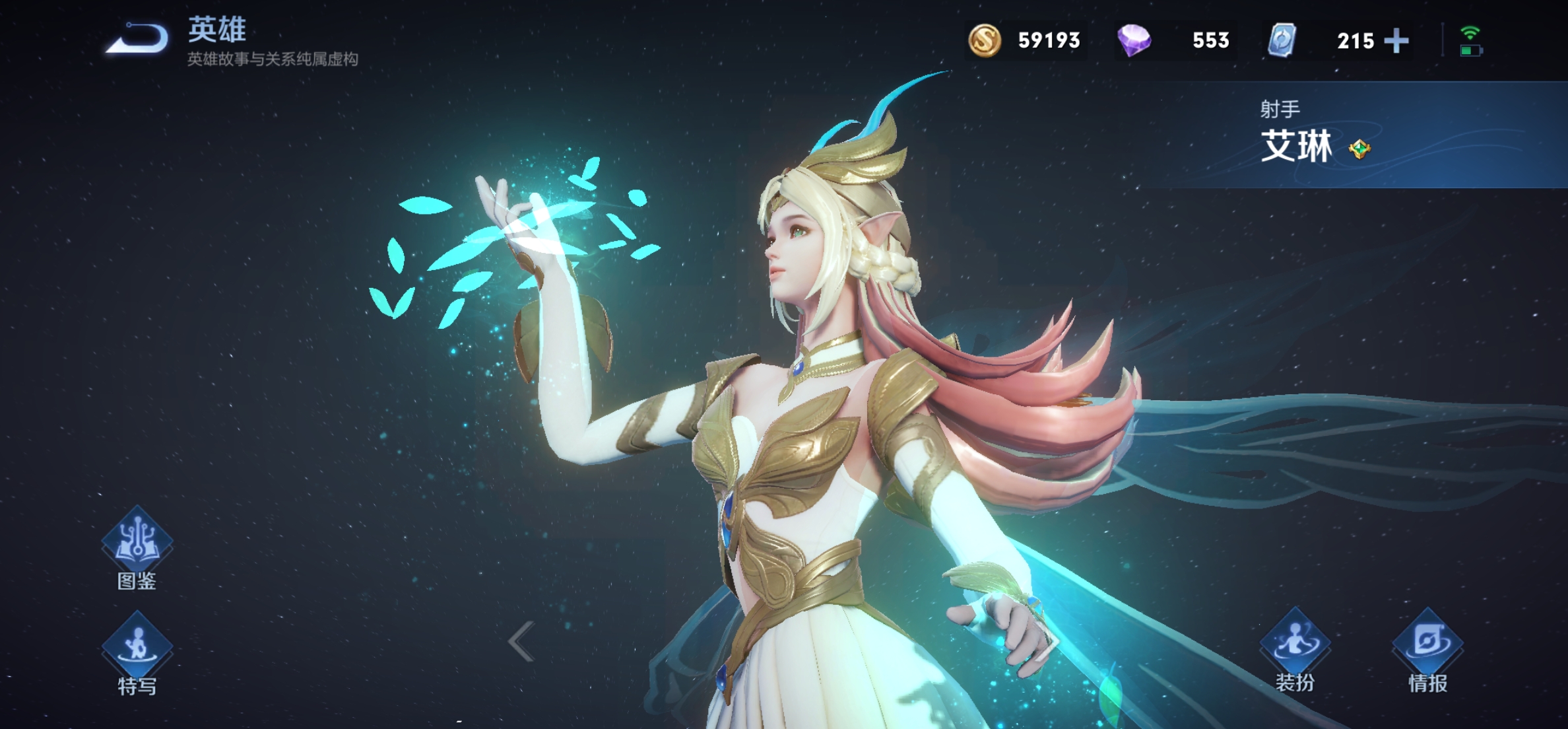Image resolution: width=1568 pixels, height=729 pixels.
Task: Open the 特写 close-up view
Action: (137, 651)
